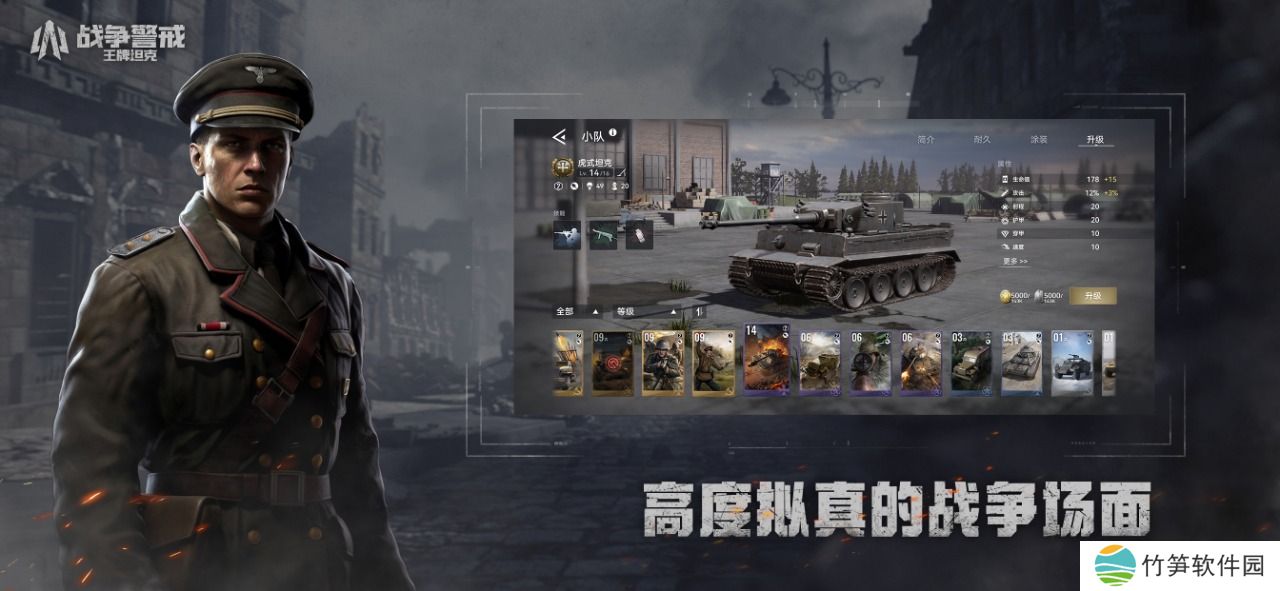Switch to the 简介 tab
Viewport: 1280px width, 591px height.
pyautogui.click(x=925, y=140)
